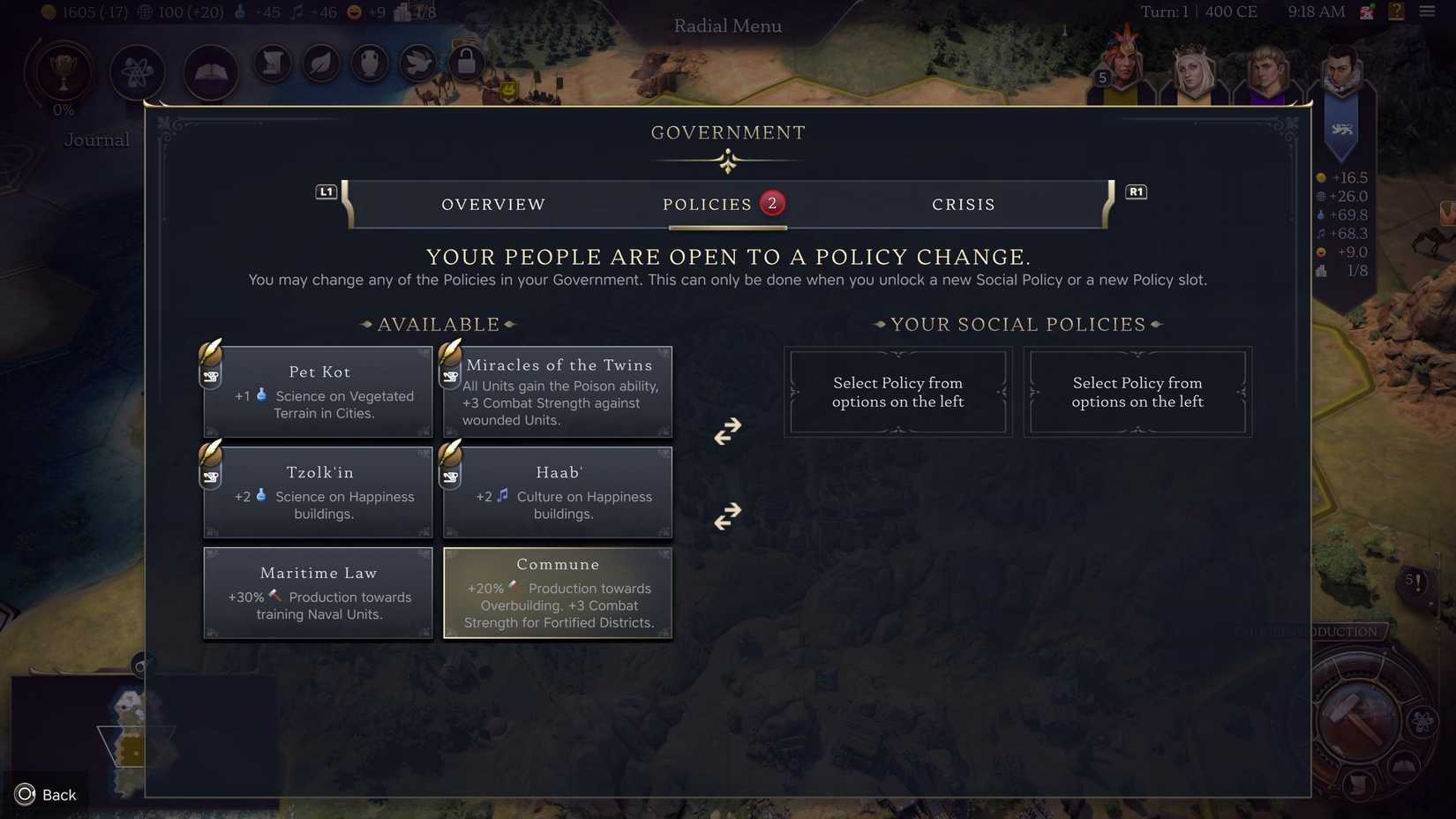Click the padlock icon in radial menu
Viewport: 1456px width, 819px height.
[x=466, y=63]
